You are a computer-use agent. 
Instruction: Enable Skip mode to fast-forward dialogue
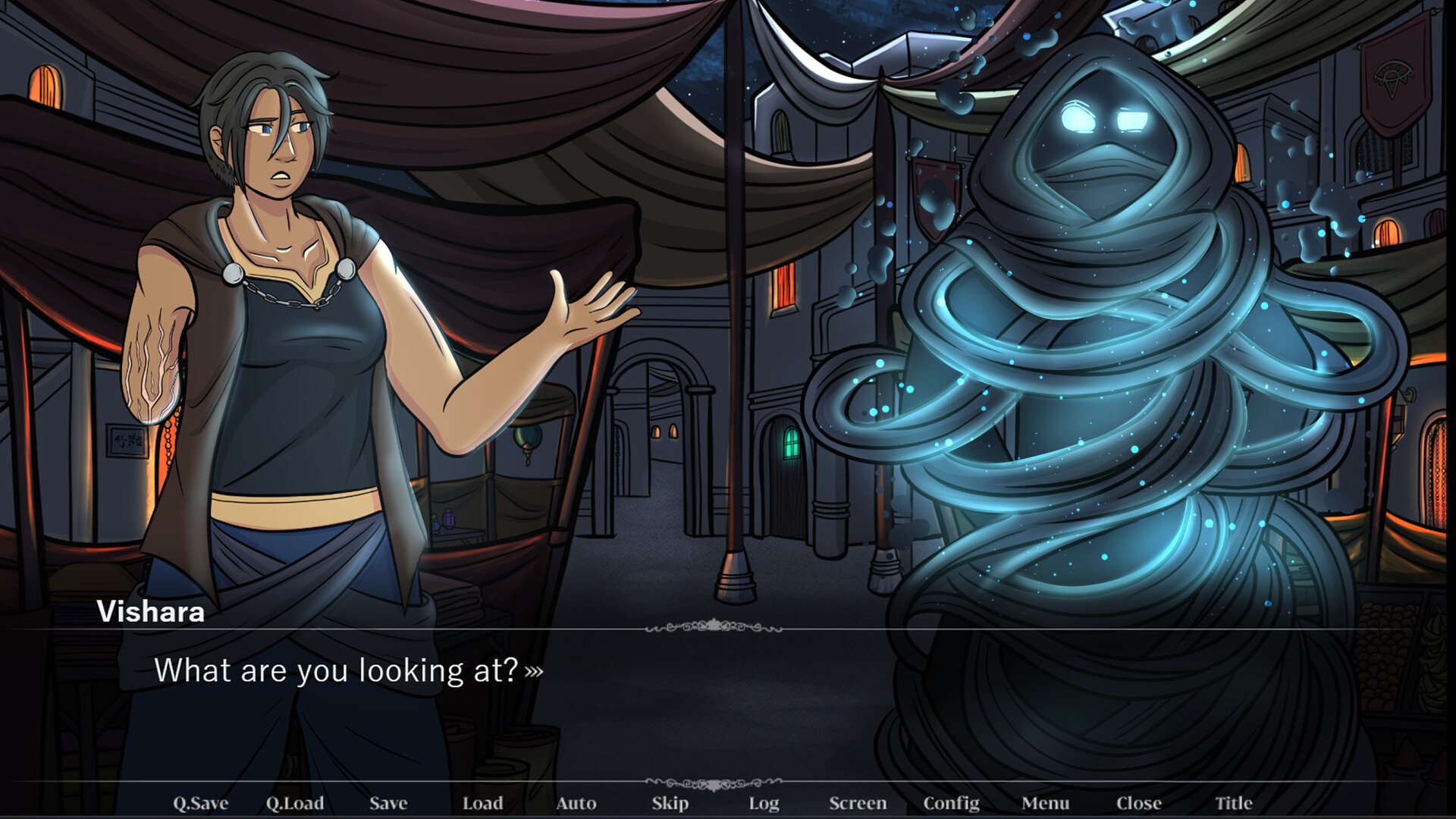[670, 802]
